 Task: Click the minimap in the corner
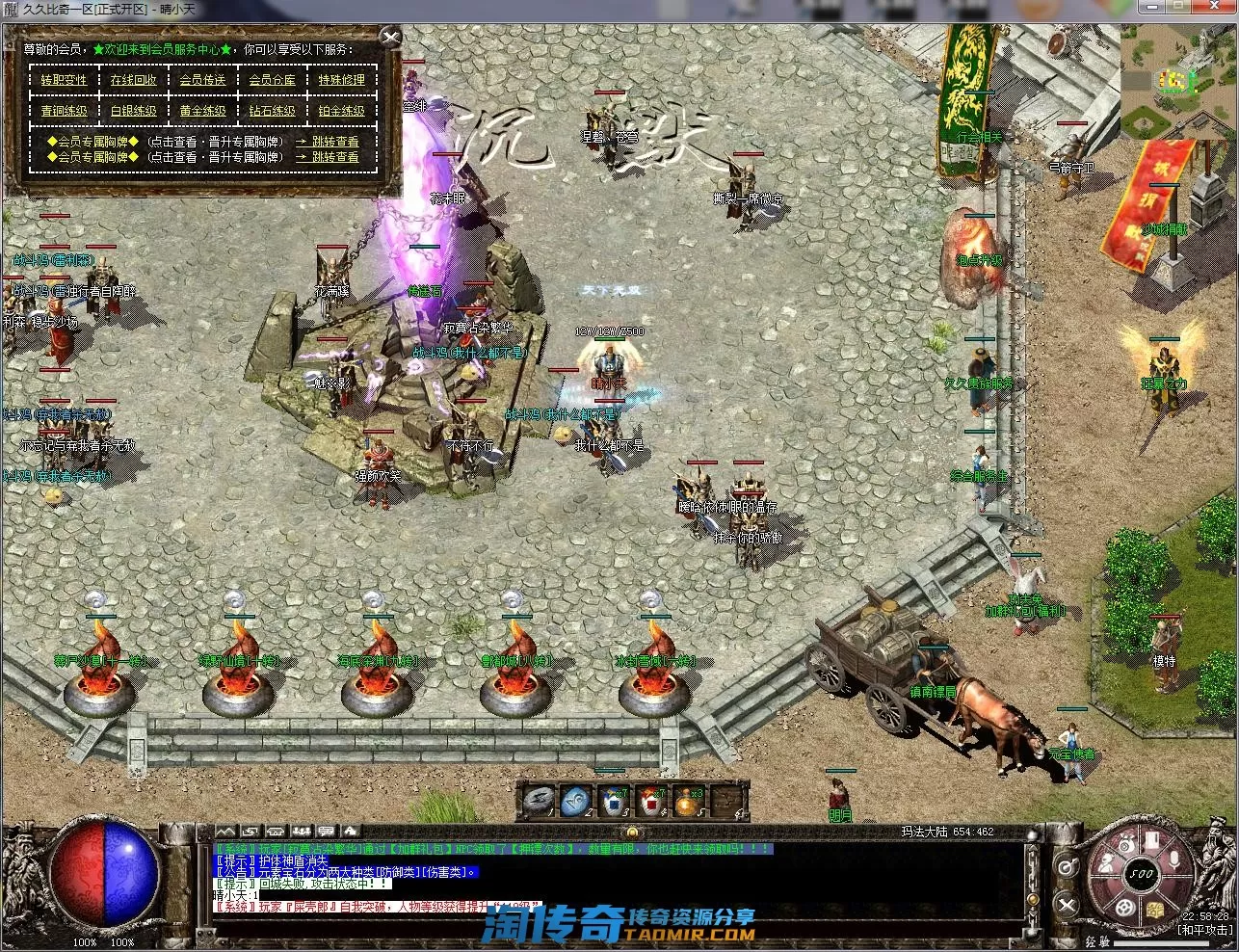(1178, 82)
